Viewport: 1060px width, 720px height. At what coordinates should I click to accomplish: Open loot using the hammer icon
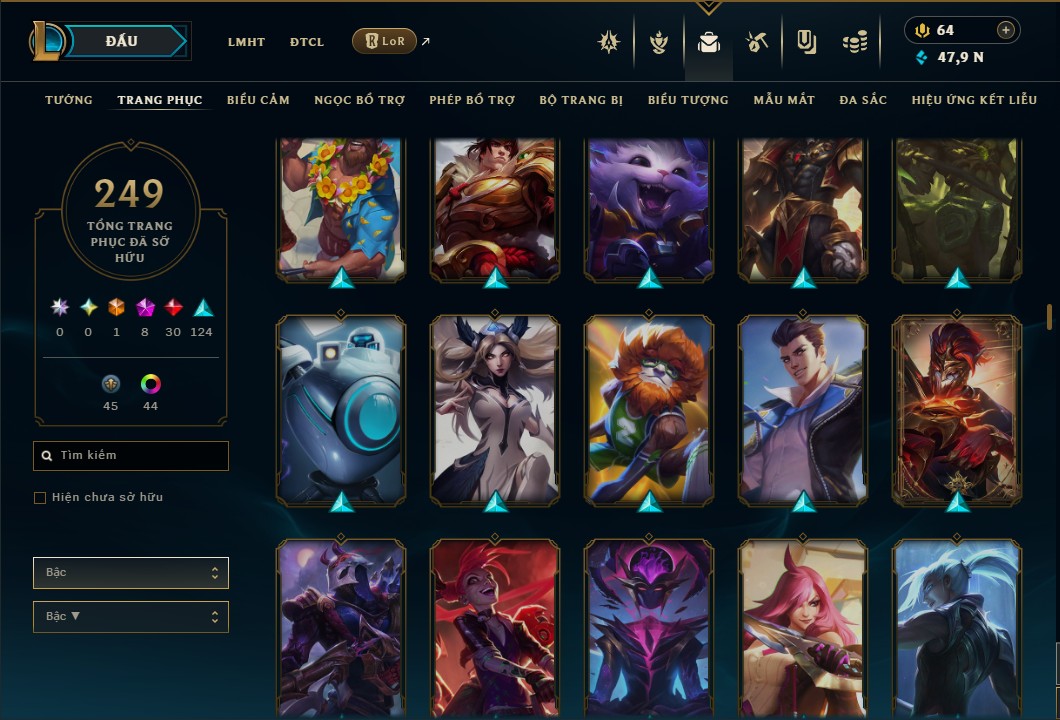[756, 42]
